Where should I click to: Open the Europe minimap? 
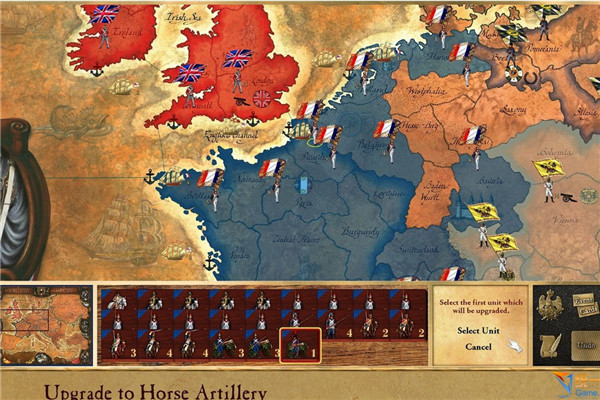click(x=47, y=326)
